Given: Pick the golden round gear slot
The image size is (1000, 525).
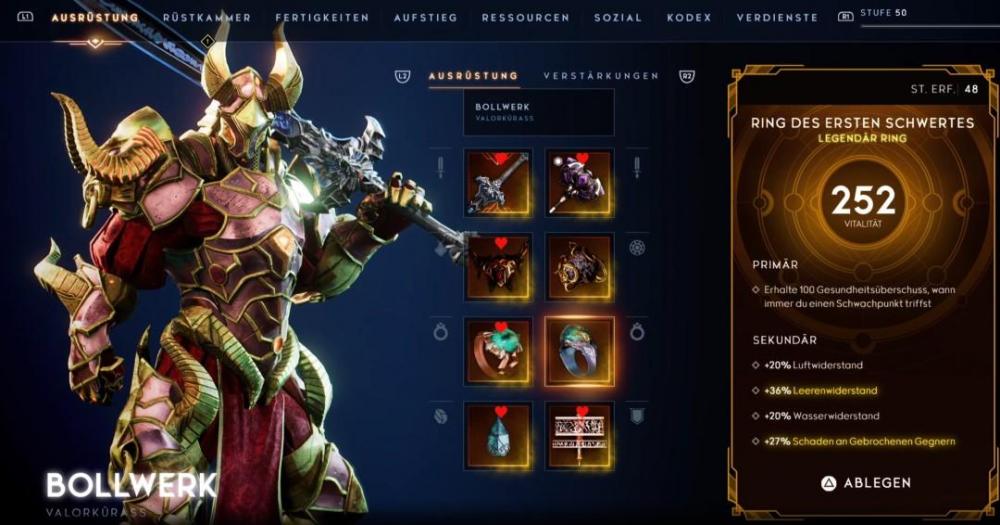Looking at the screenshot, I should 579,267.
